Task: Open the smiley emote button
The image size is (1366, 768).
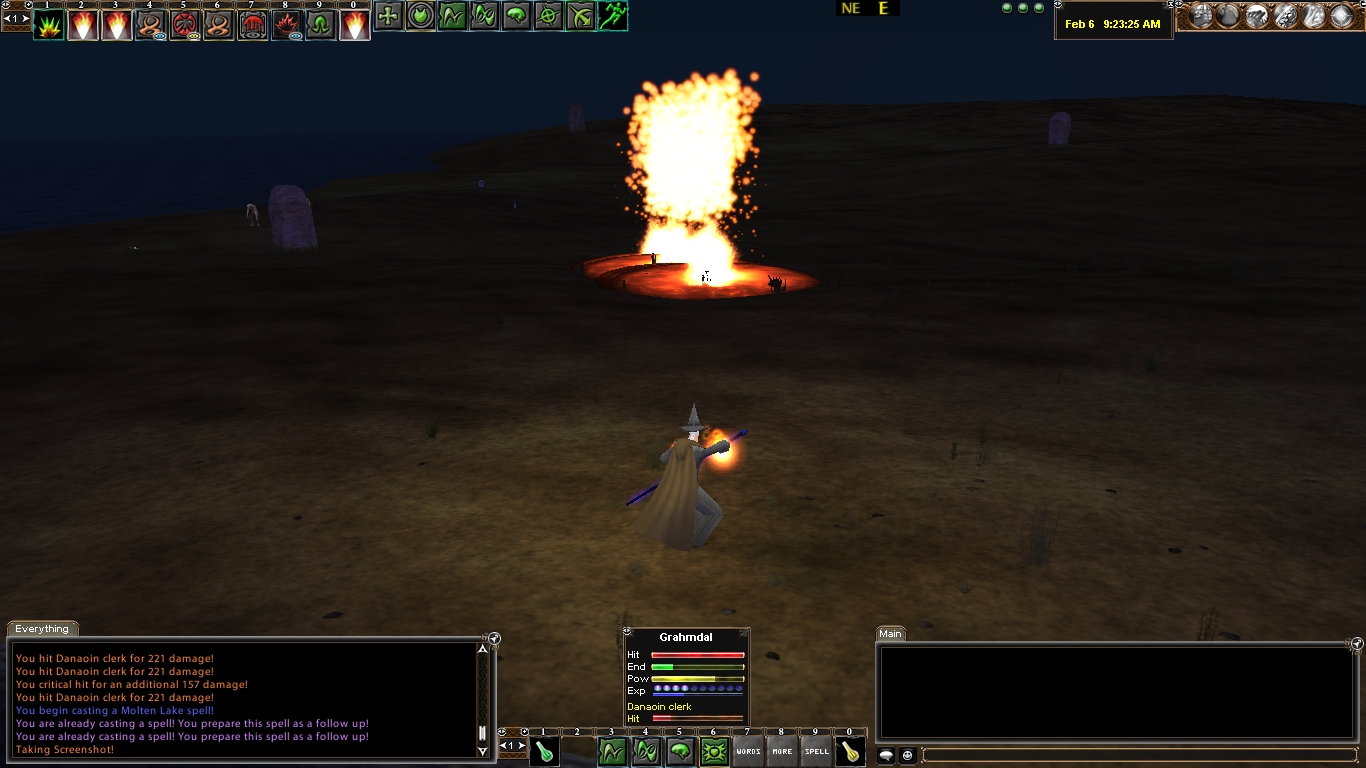Action: [907, 756]
